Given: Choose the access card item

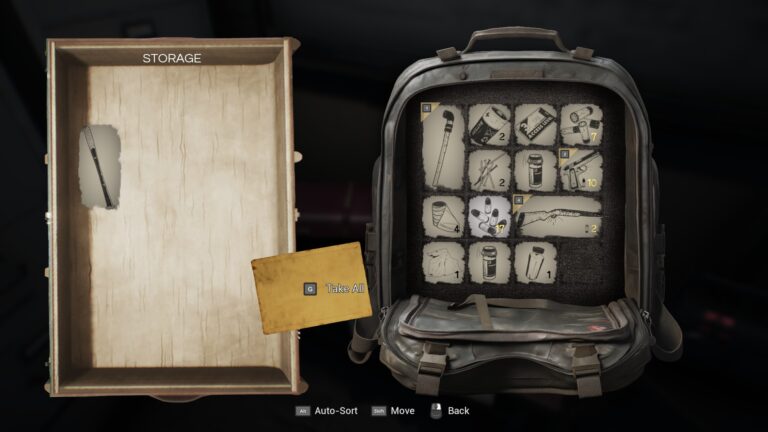Looking at the screenshot, I should click(534, 124).
